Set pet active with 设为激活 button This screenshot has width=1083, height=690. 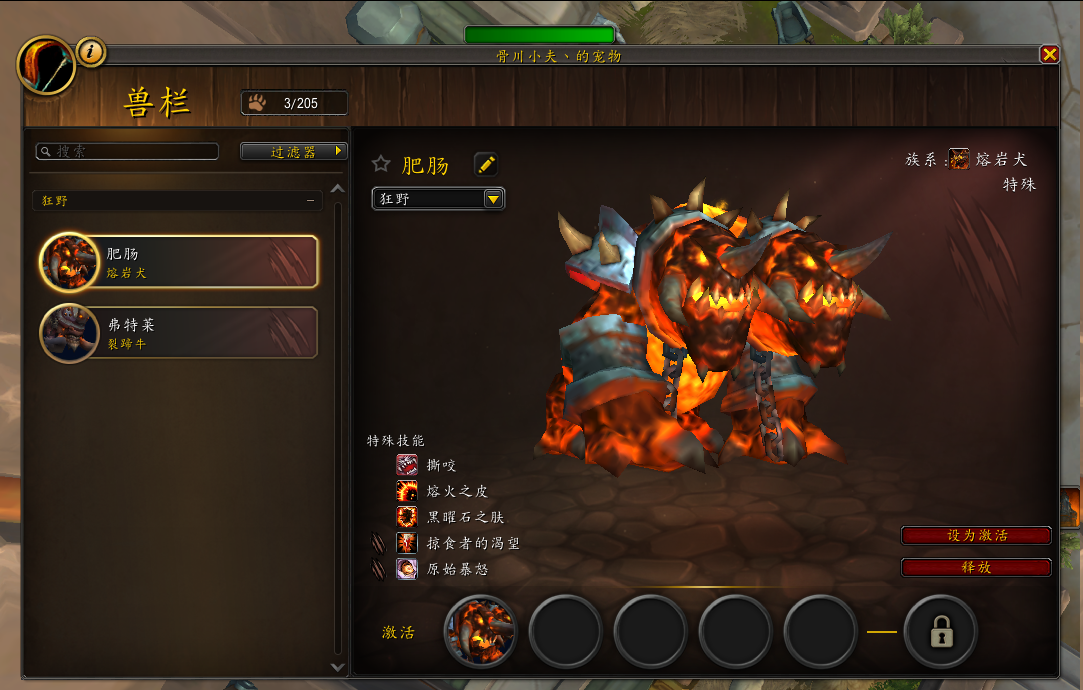click(x=976, y=535)
